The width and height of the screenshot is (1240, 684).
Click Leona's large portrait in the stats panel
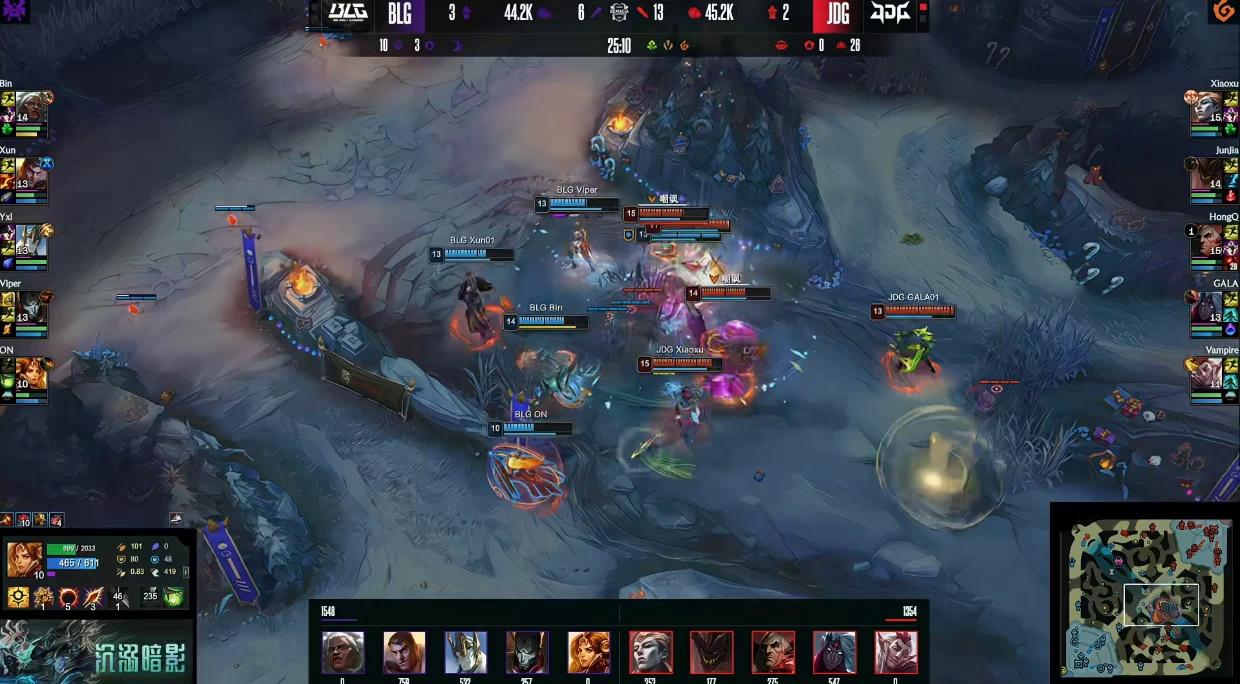(23, 558)
